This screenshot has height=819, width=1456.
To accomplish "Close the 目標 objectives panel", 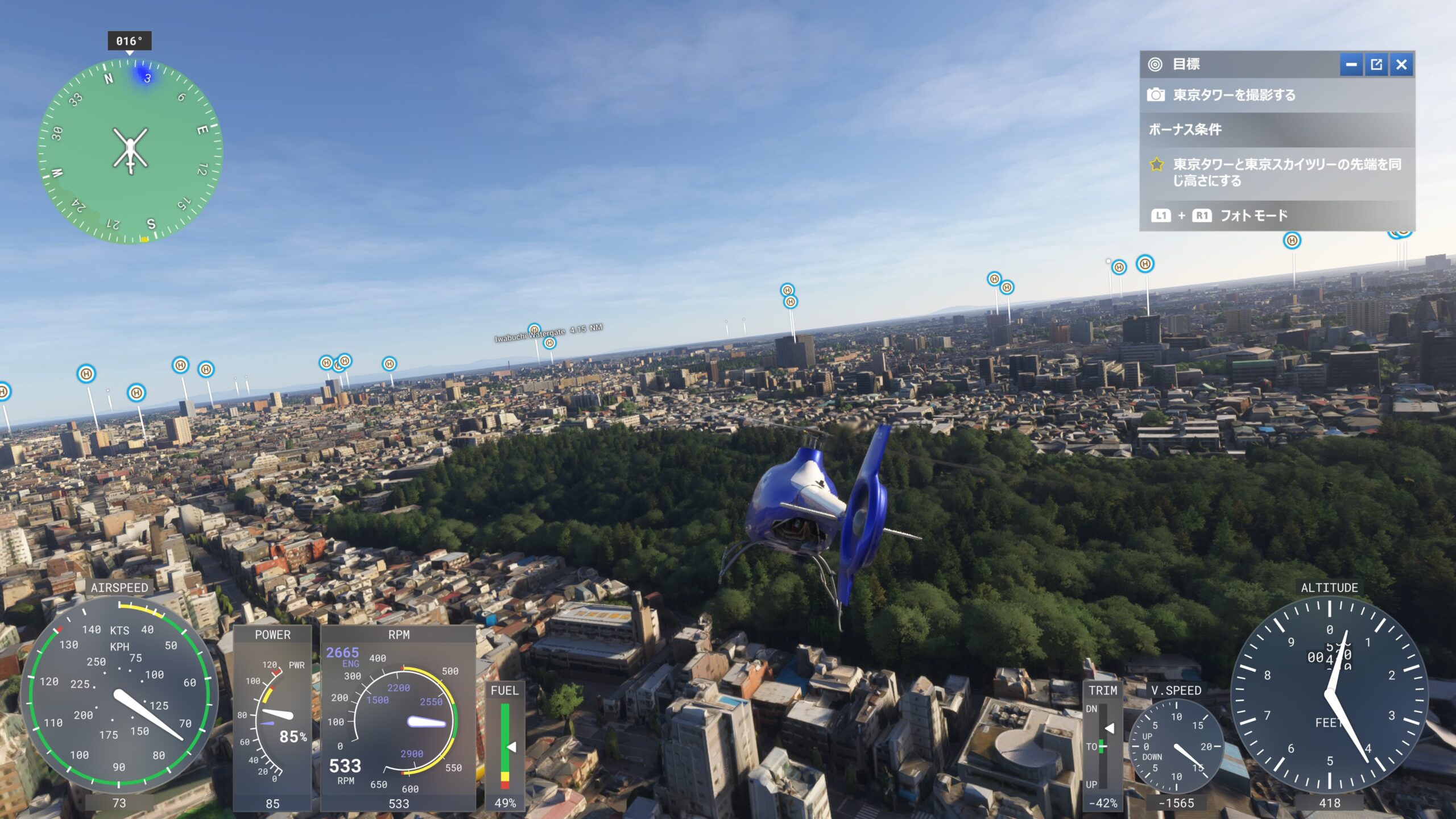I will [1401, 65].
